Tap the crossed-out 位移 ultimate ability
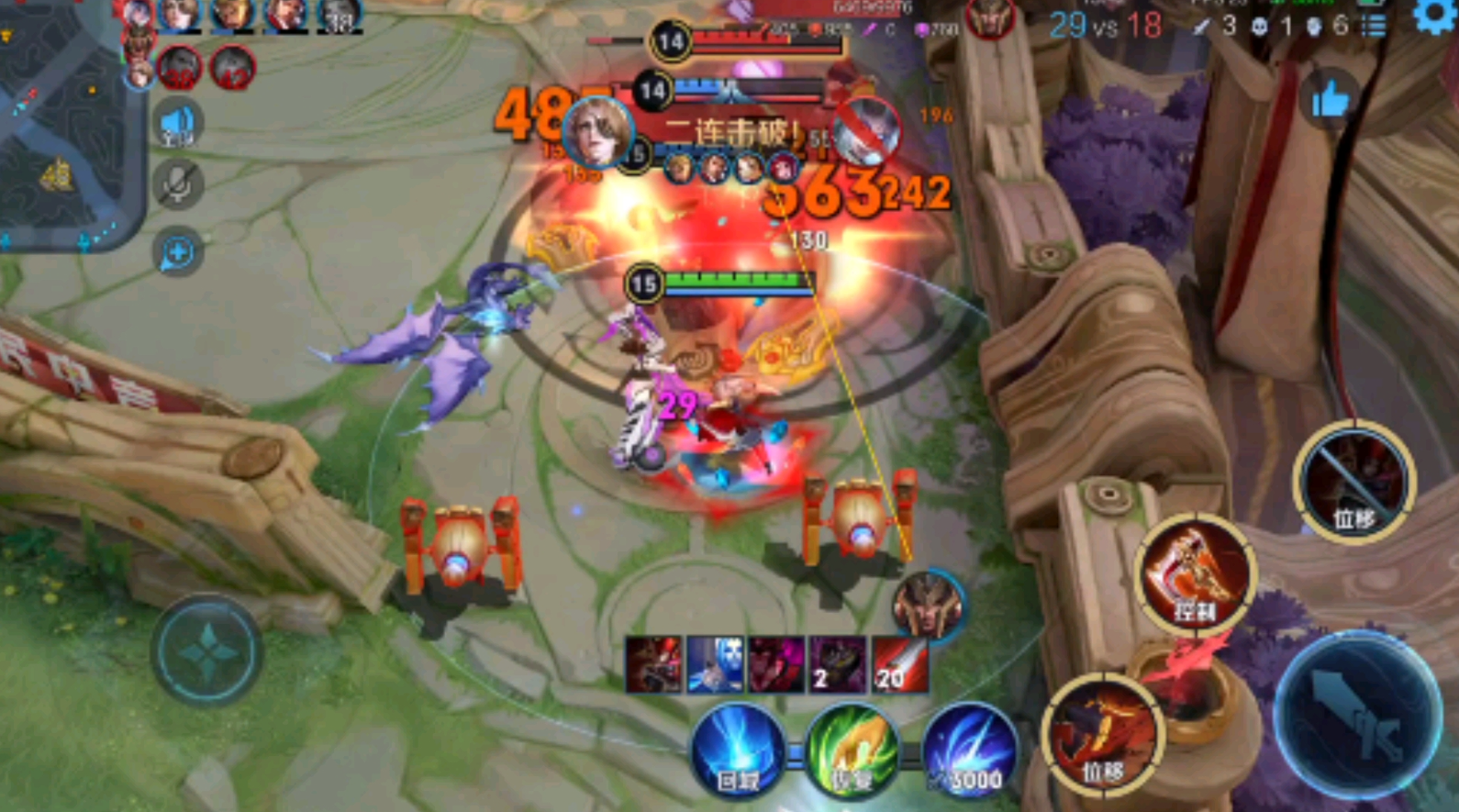1459x812 pixels. [x=1354, y=482]
